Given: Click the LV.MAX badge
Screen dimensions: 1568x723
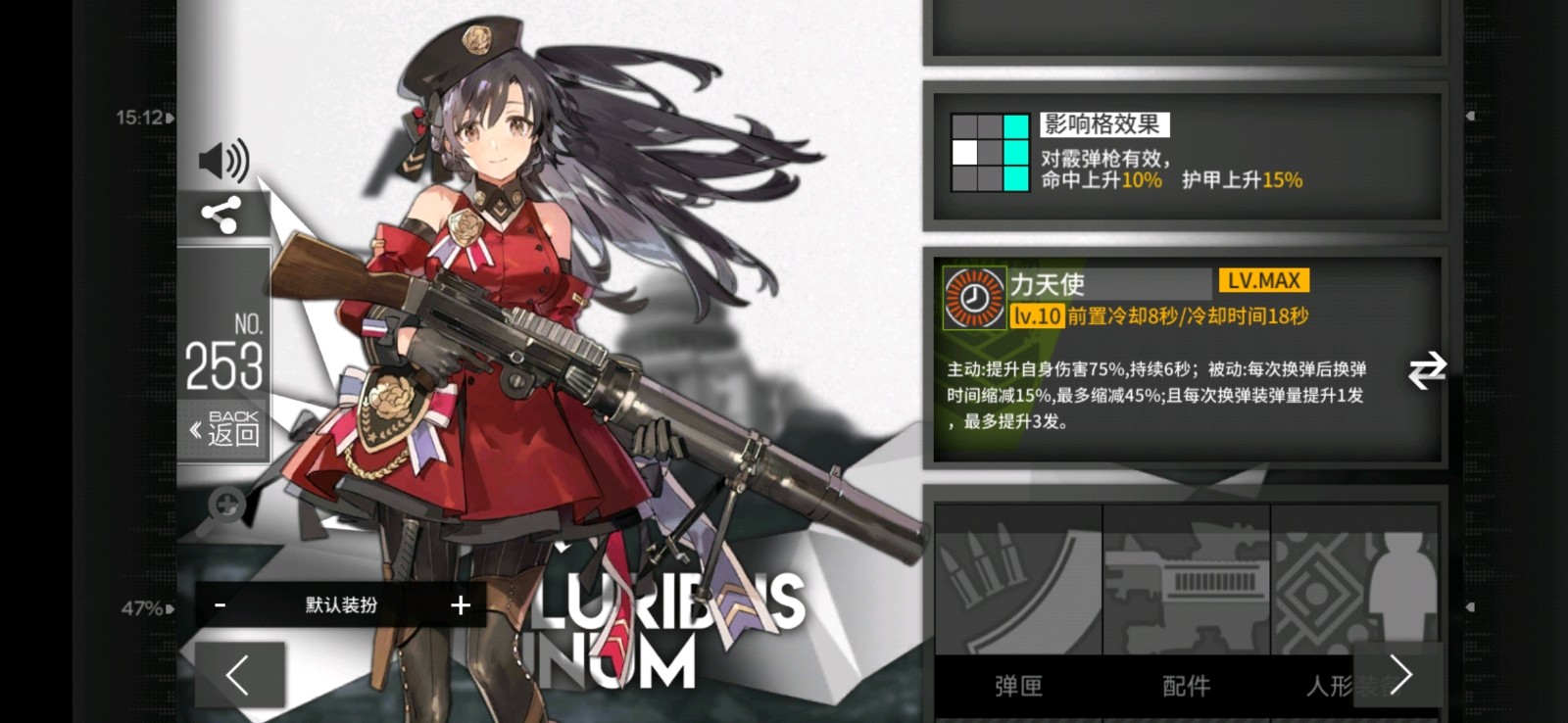Looking at the screenshot, I should click(x=1263, y=280).
